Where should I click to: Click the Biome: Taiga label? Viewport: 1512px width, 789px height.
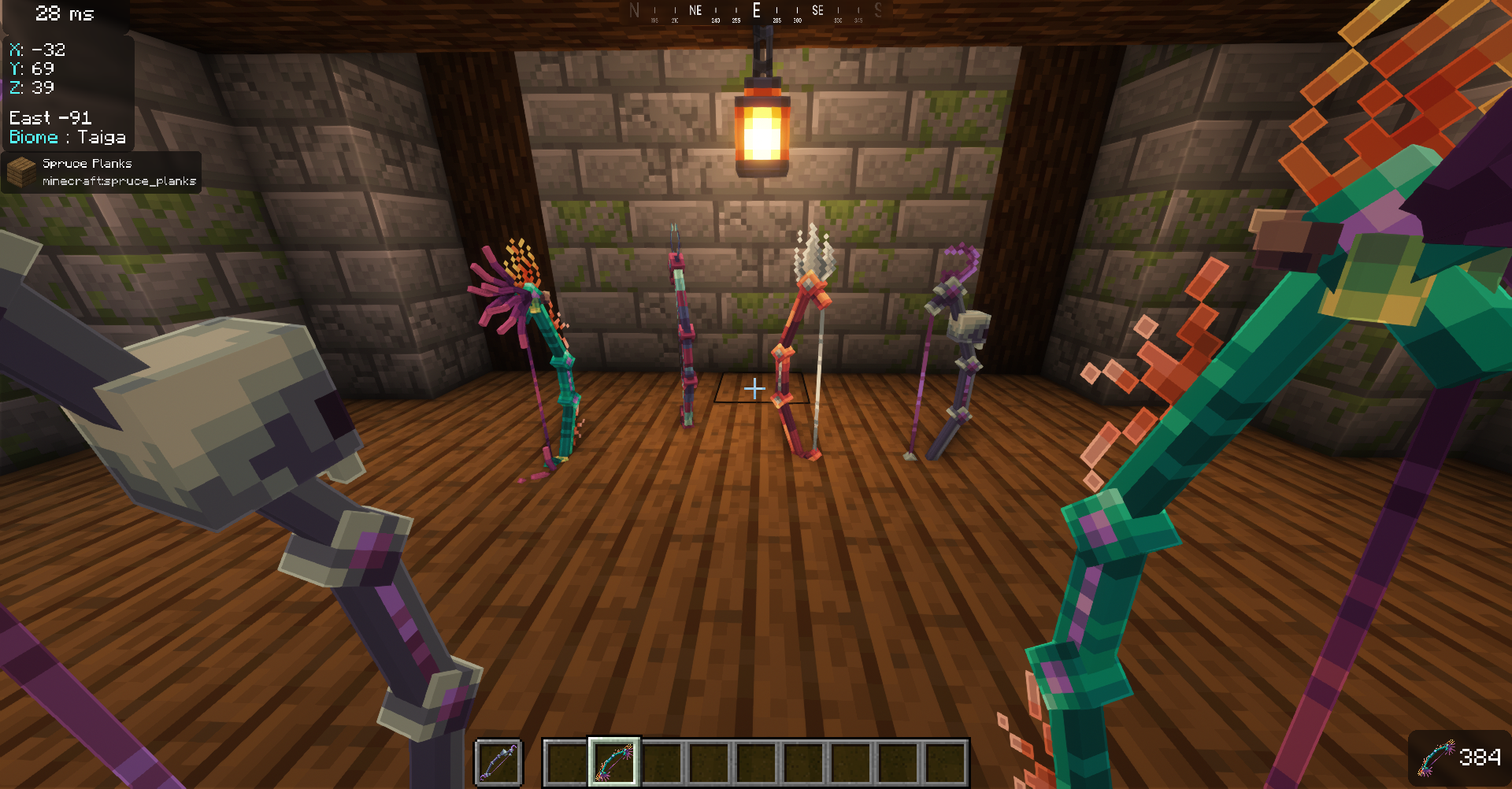click(x=68, y=137)
